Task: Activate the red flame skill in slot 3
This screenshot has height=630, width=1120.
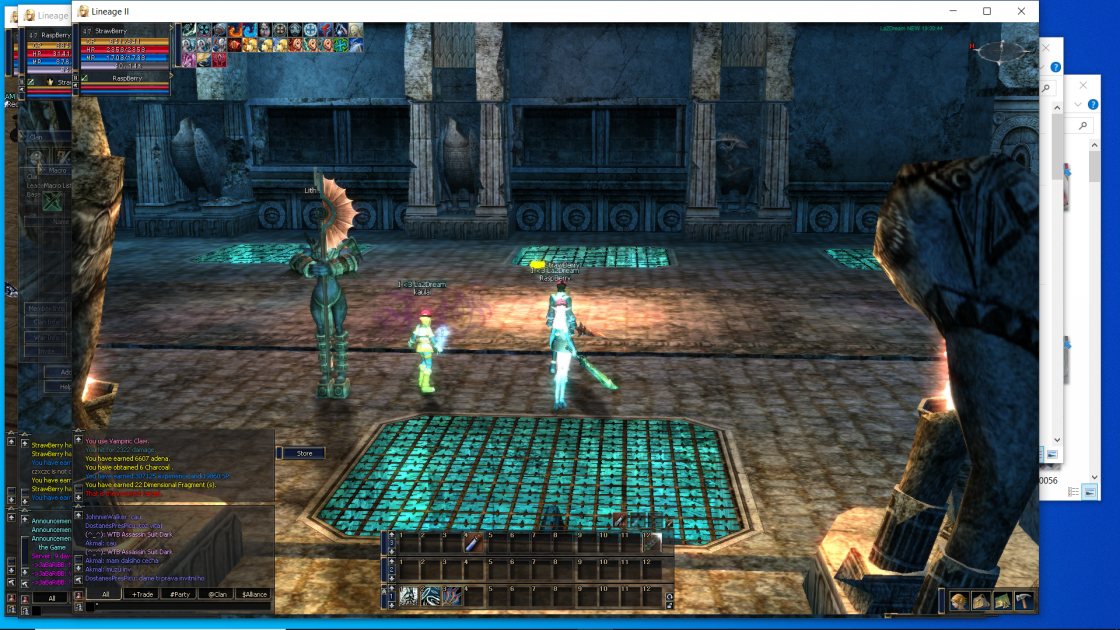Action: pyautogui.click(x=452, y=596)
